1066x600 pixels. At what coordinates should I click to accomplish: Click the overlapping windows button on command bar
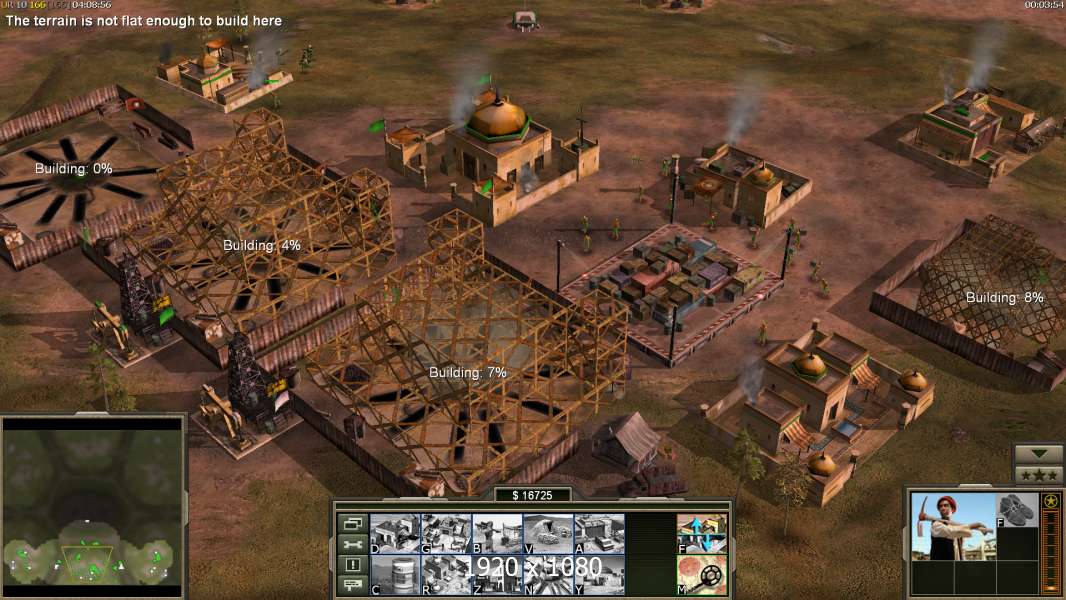coord(351,523)
